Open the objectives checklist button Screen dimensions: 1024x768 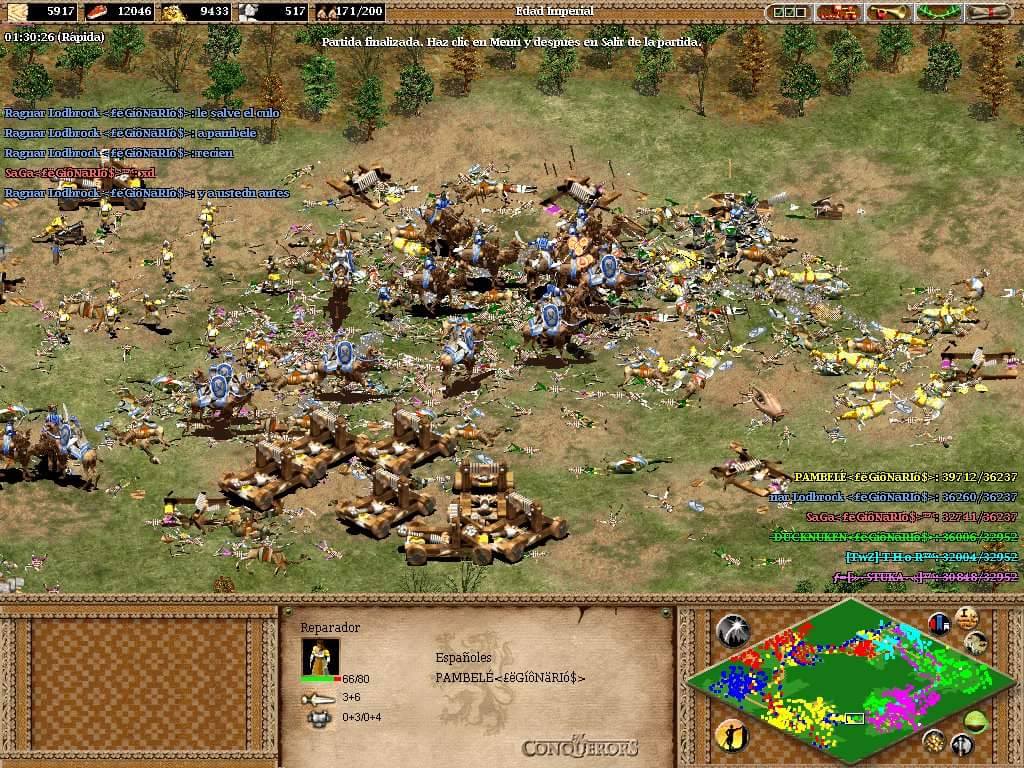click(x=788, y=12)
